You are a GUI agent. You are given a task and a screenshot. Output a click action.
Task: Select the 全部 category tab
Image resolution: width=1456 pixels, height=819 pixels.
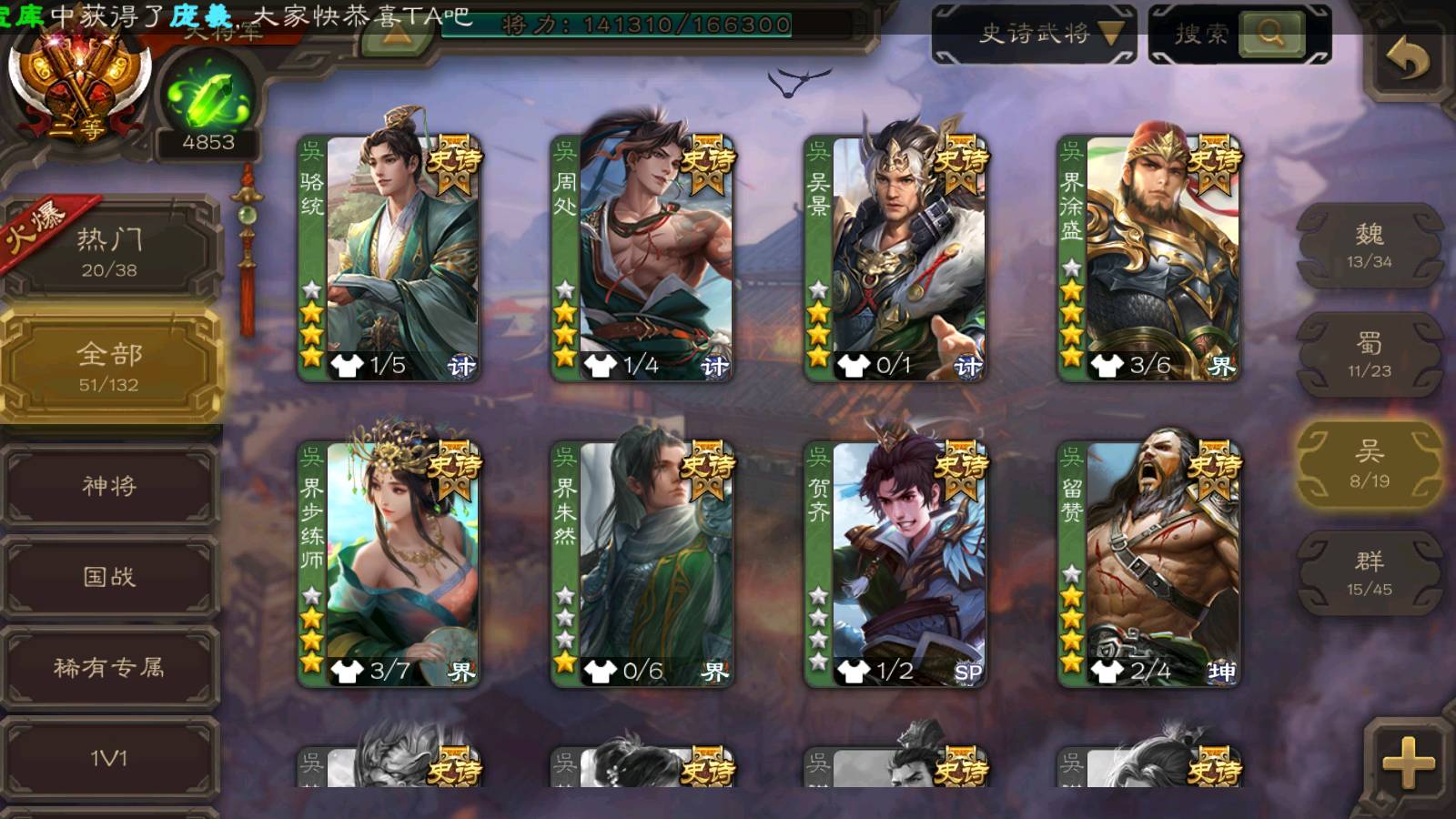point(109,366)
